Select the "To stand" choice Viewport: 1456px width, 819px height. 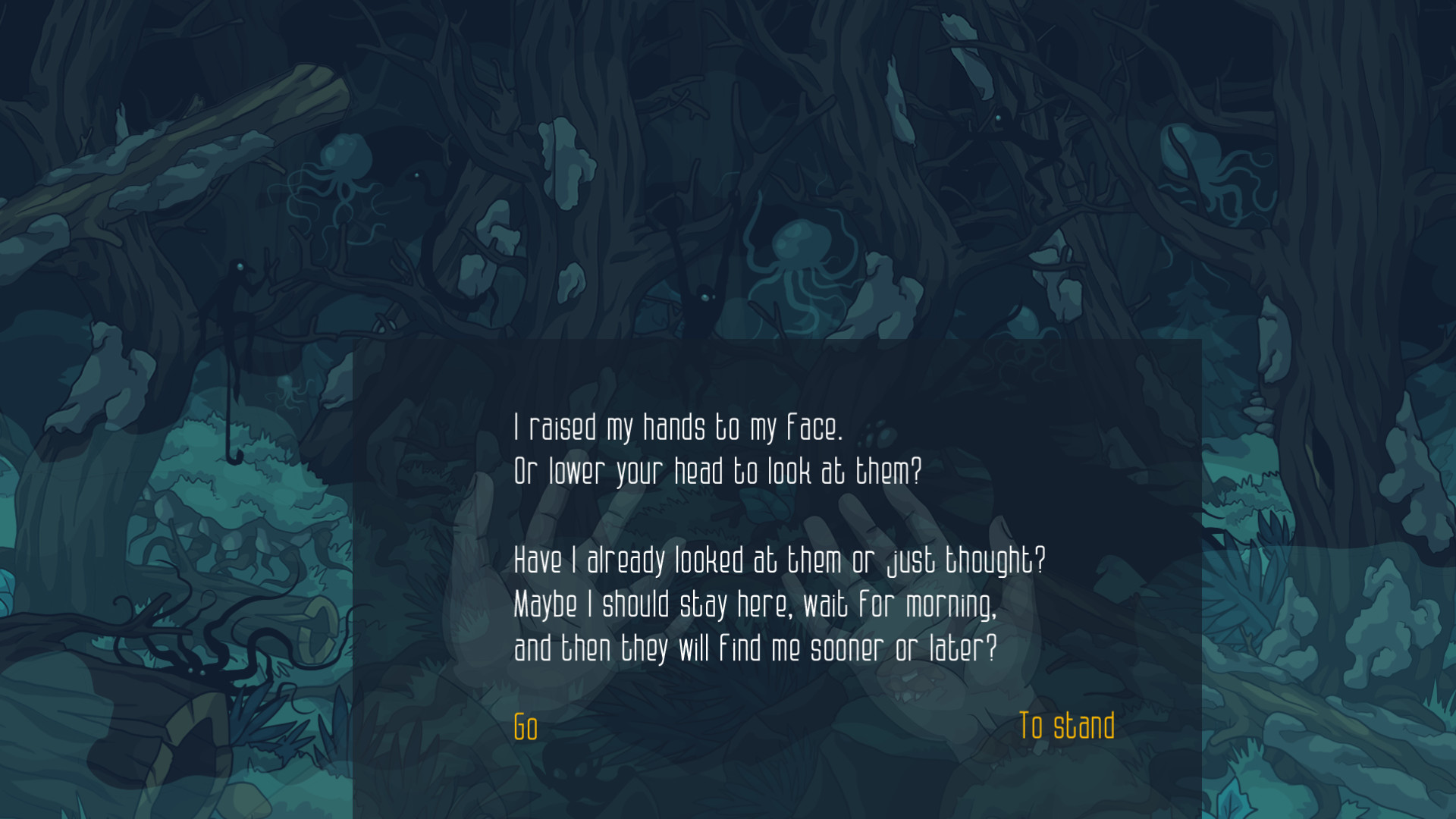[1068, 726]
